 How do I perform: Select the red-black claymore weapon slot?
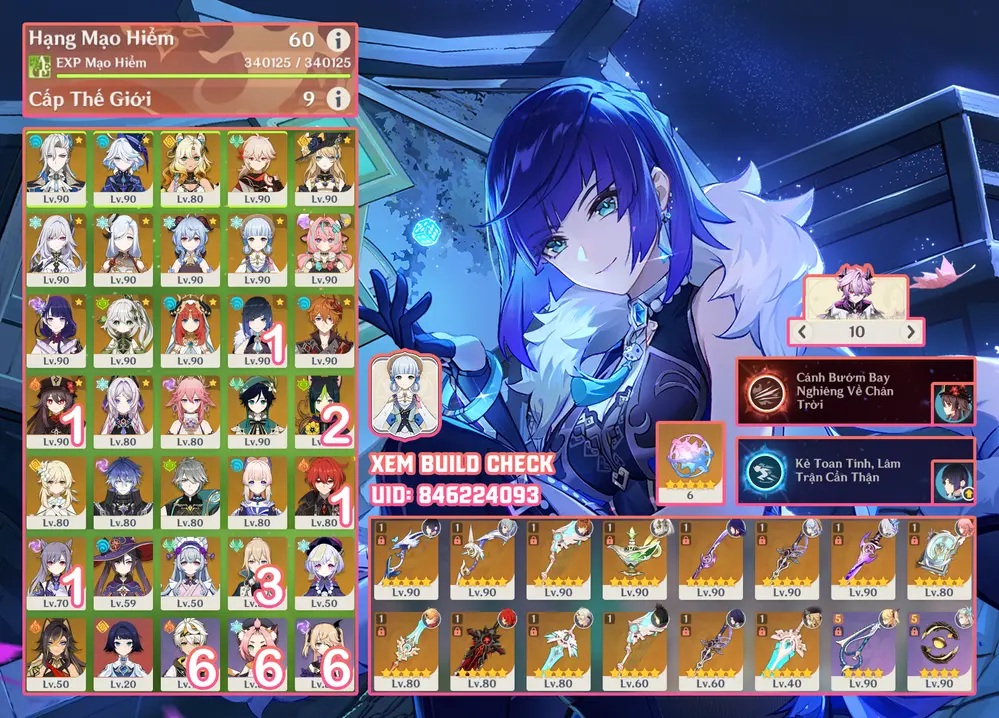click(x=483, y=649)
